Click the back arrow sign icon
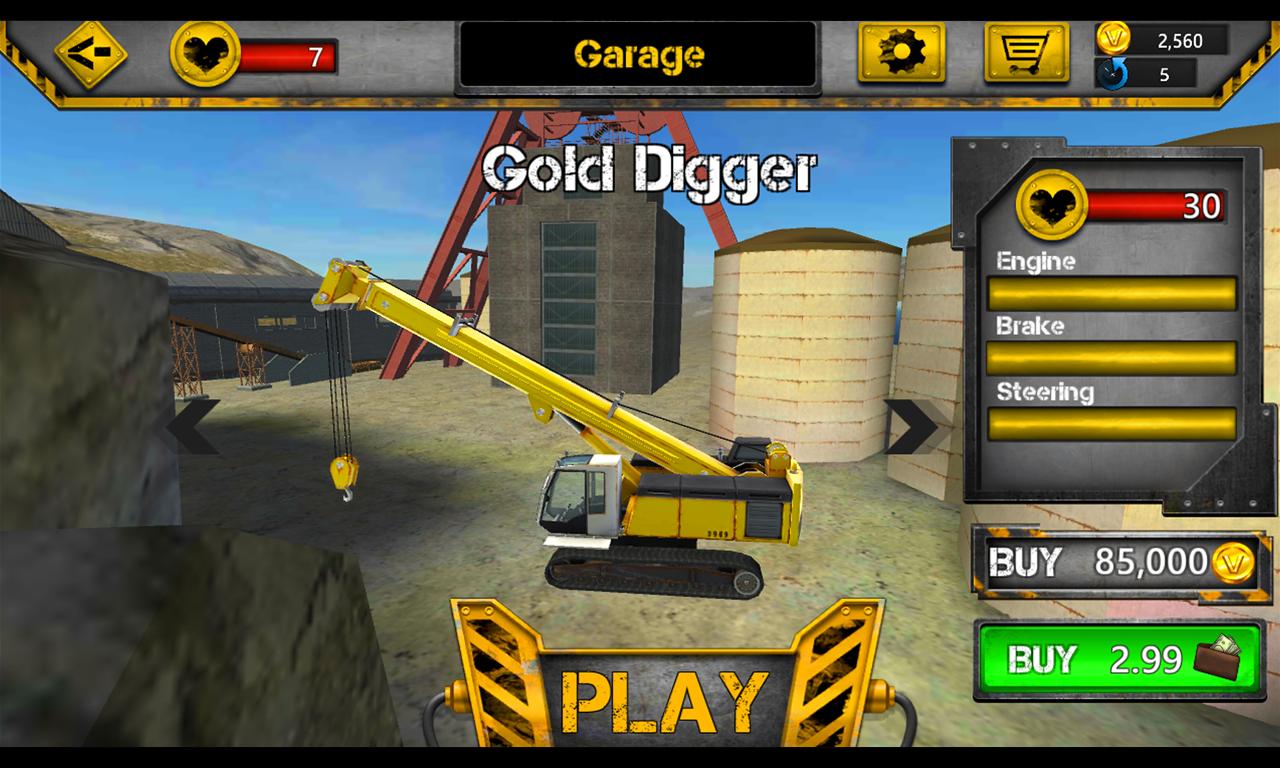The height and width of the screenshot is (768, 1280). coord(88,52)
